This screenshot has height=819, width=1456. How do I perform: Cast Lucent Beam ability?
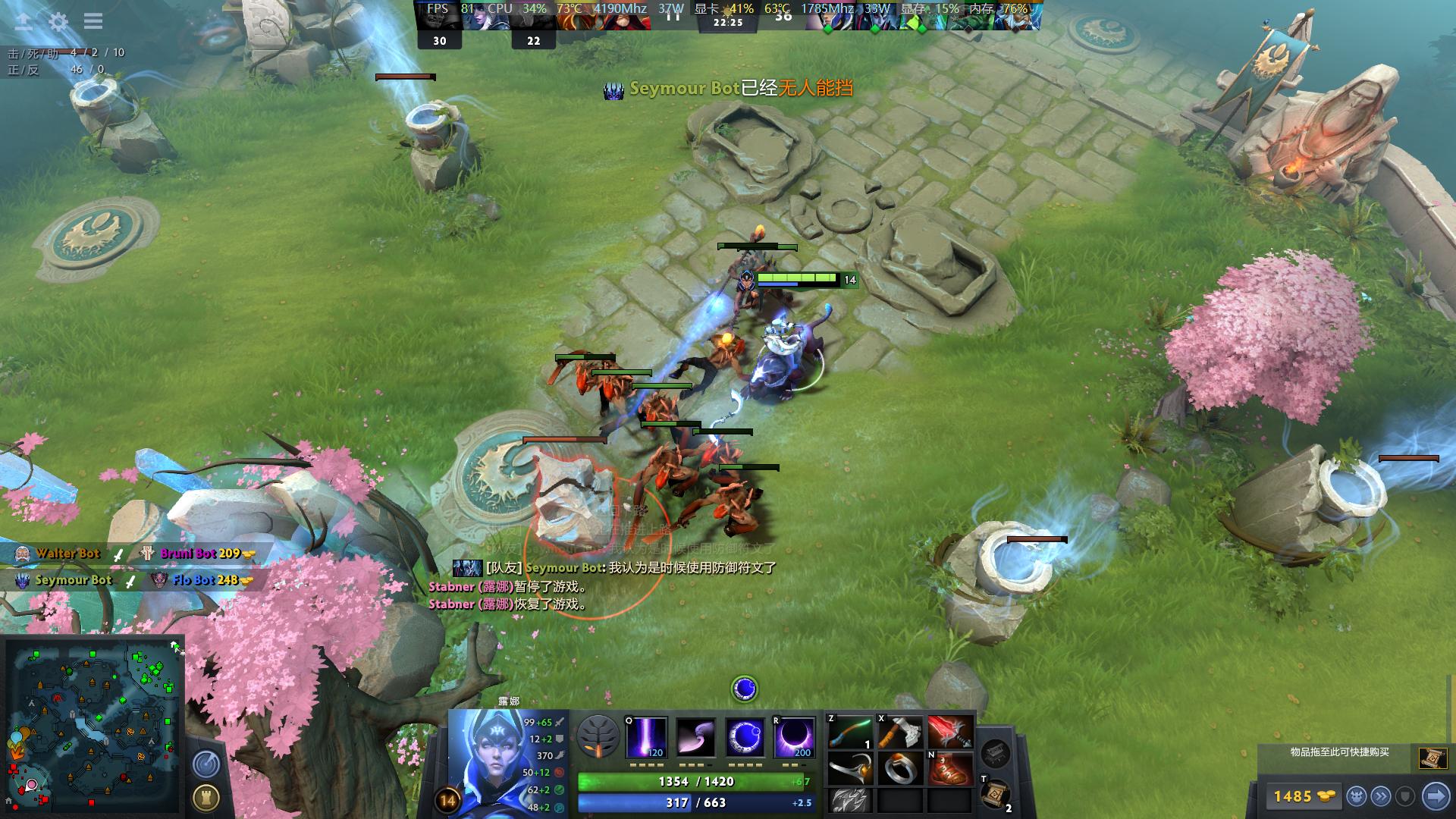(x=646, y=737)
